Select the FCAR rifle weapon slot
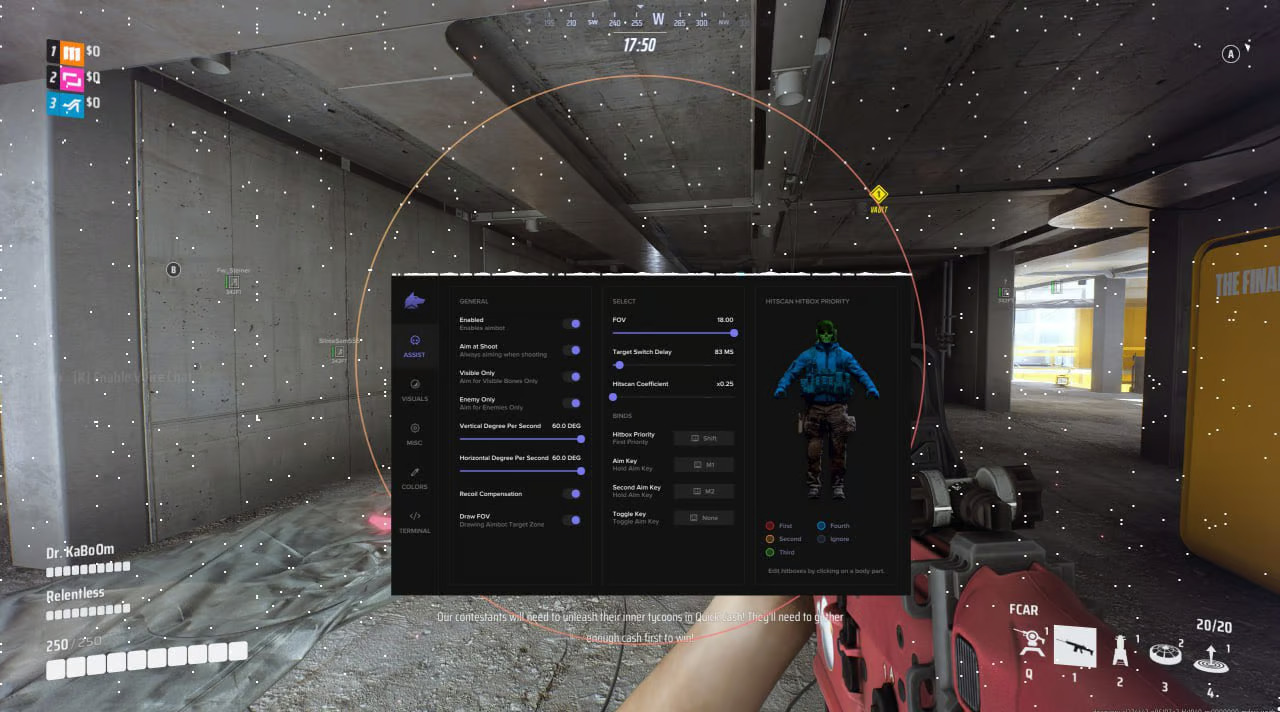Image resolution: width=1280 pixels, height=712 pixels. [1075, 647]
